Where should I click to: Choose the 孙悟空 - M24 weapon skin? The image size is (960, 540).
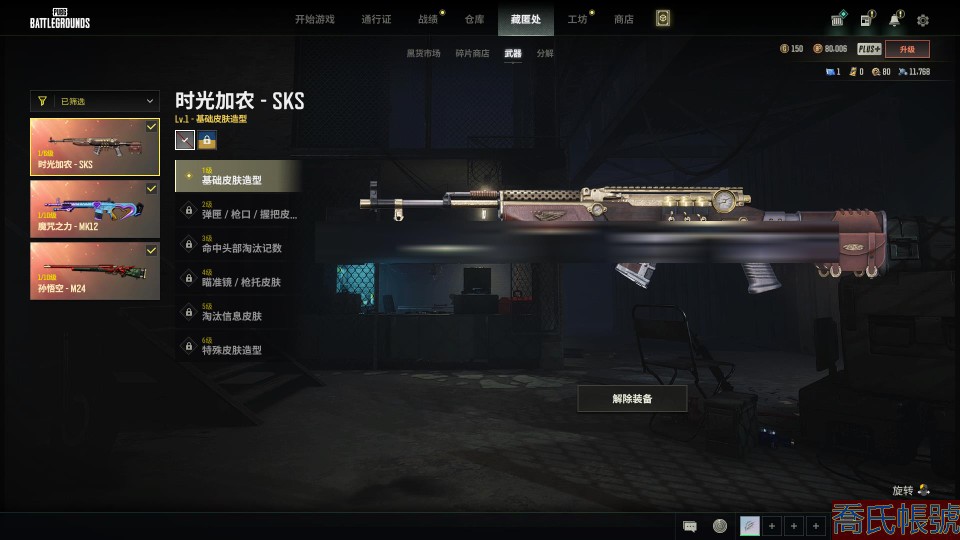pyautogui.click(x=95, y=270)
